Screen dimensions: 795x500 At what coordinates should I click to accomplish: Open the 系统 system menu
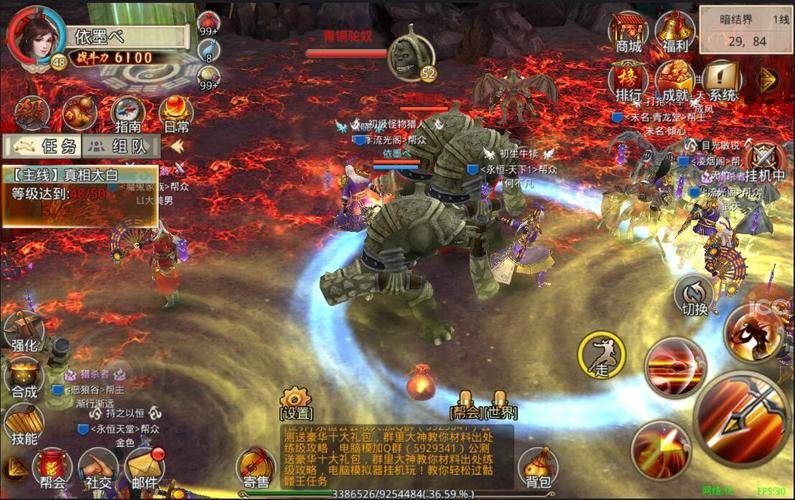tap(721, 78)
